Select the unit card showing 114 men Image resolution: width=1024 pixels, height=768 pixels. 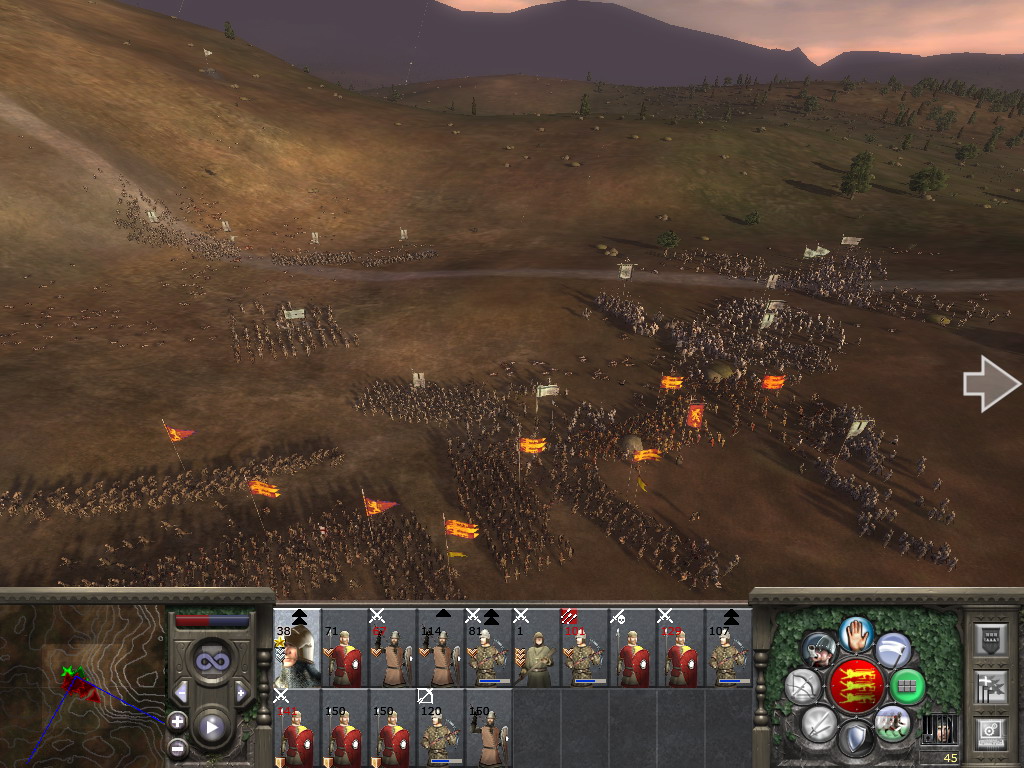coord(441,649)
